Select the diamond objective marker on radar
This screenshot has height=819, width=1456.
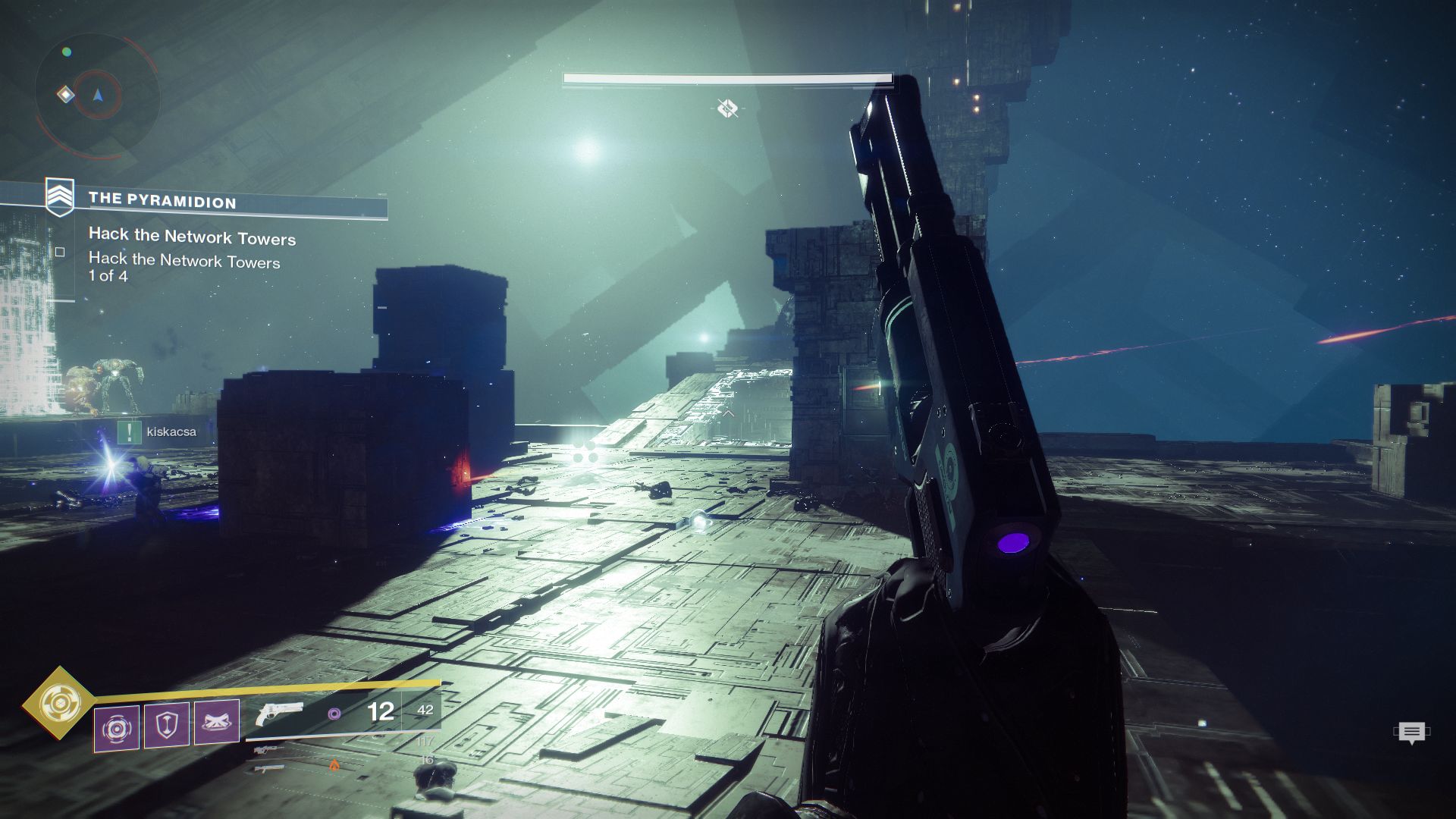(x=66, y=95)
